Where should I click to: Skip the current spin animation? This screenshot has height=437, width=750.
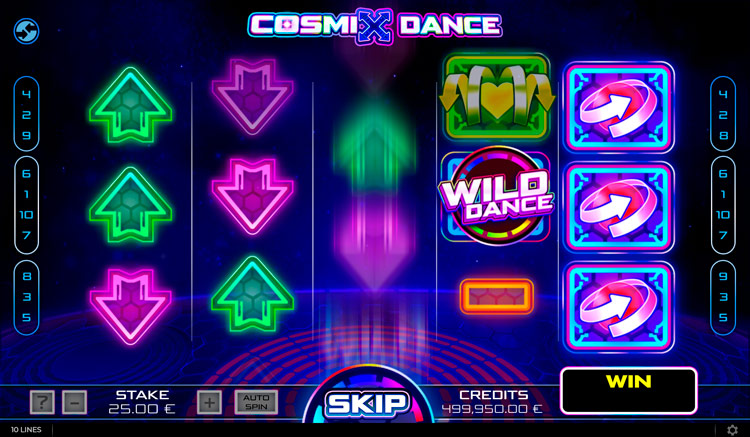367,404
